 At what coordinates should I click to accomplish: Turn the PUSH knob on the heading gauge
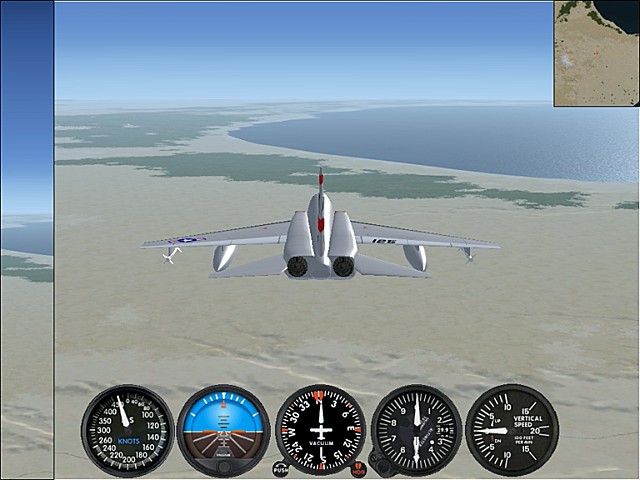[280, 469]
